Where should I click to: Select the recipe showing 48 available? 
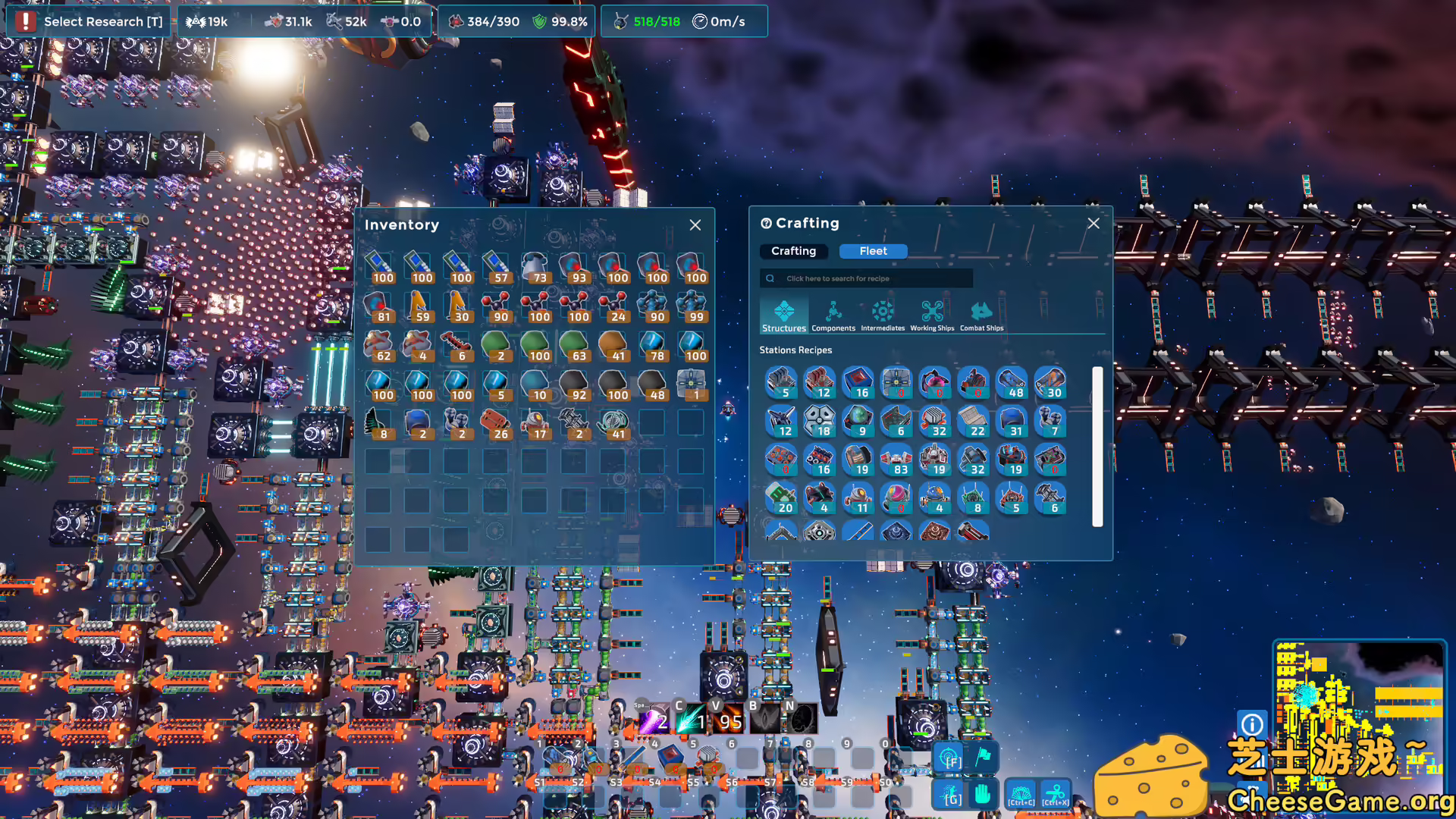pos(1012,383)
